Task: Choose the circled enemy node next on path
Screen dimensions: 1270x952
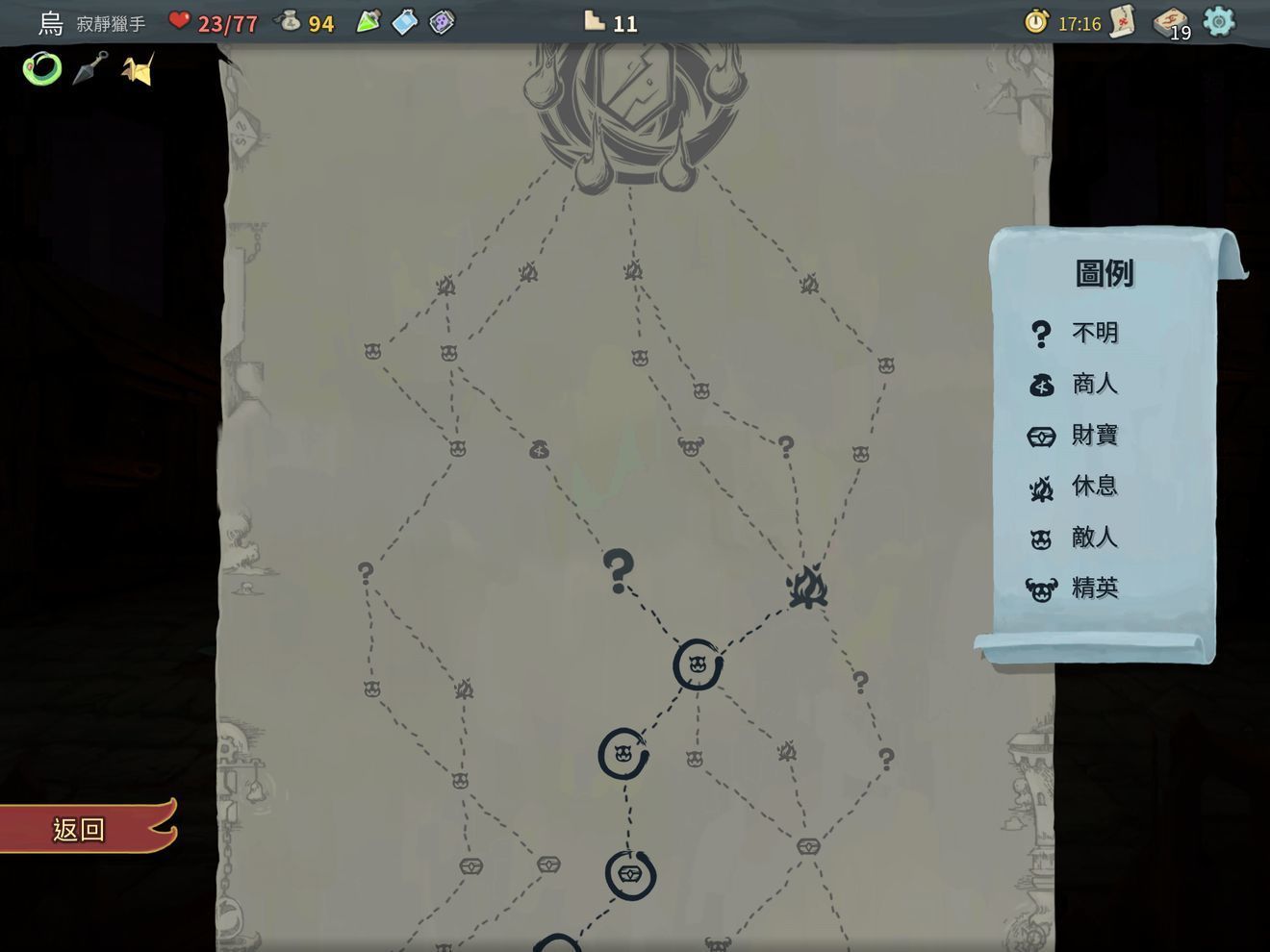Action: coord(697,664)
